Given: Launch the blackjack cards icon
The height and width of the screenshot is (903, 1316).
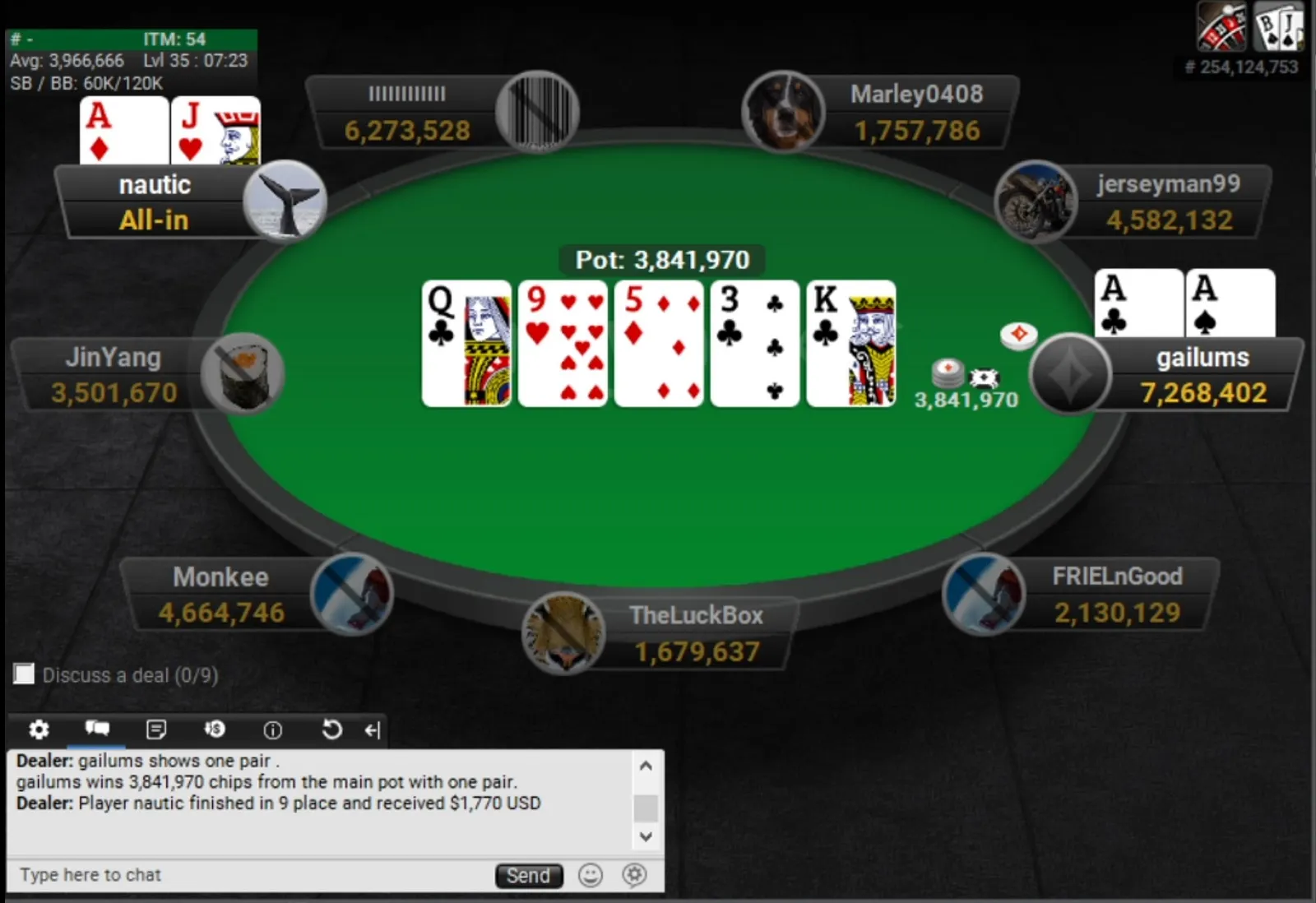Looking at the screenshot, I should click(1278, 27).
